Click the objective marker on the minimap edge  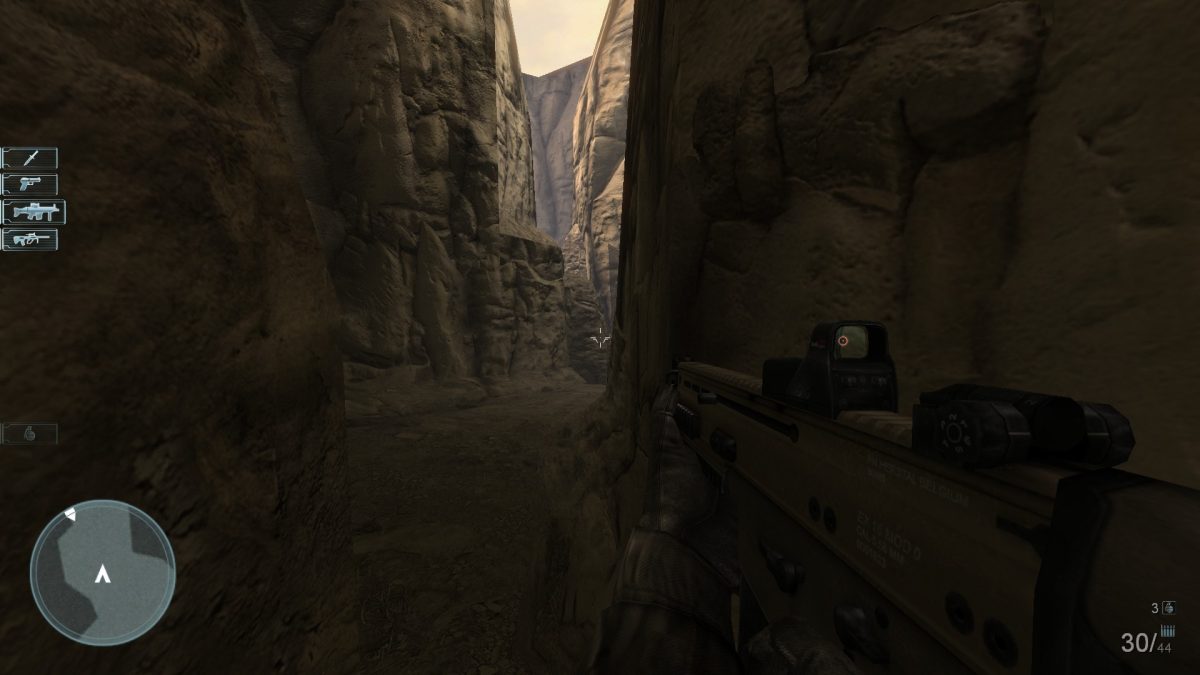(70, 514)
